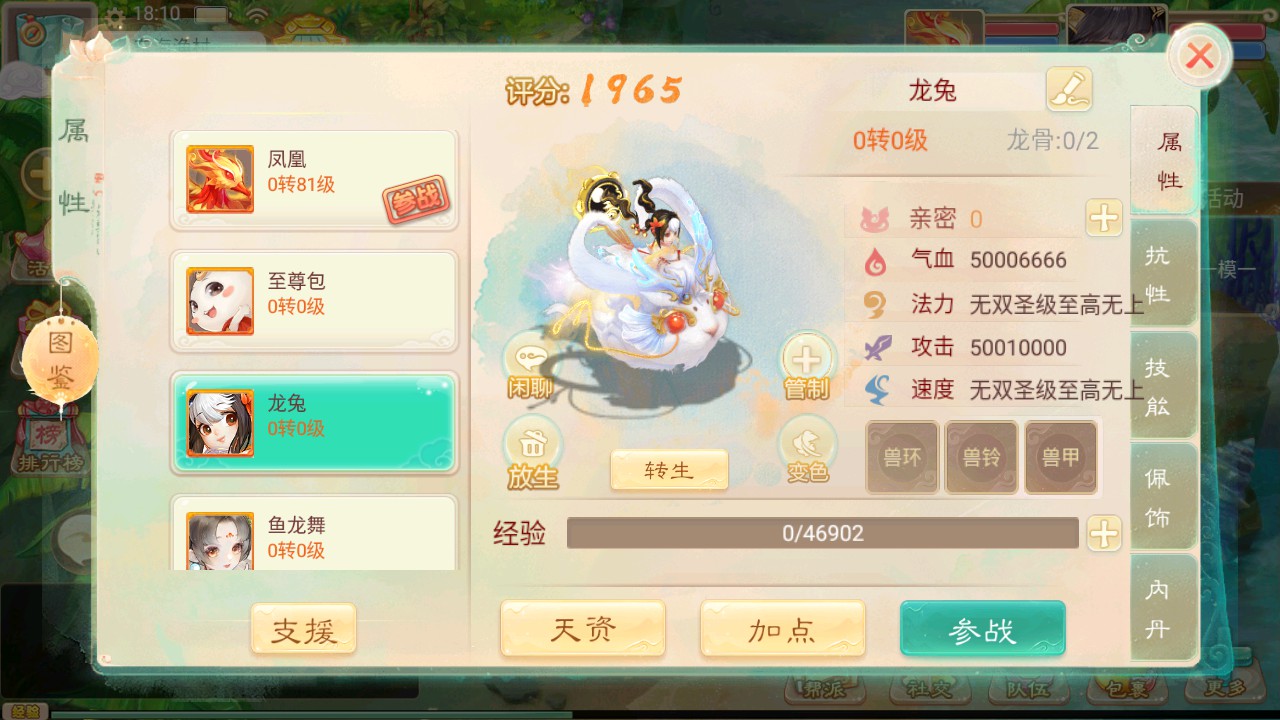Screen dimensions: 1280x720
Task: Click the 支援 support button
Action: 303,629
